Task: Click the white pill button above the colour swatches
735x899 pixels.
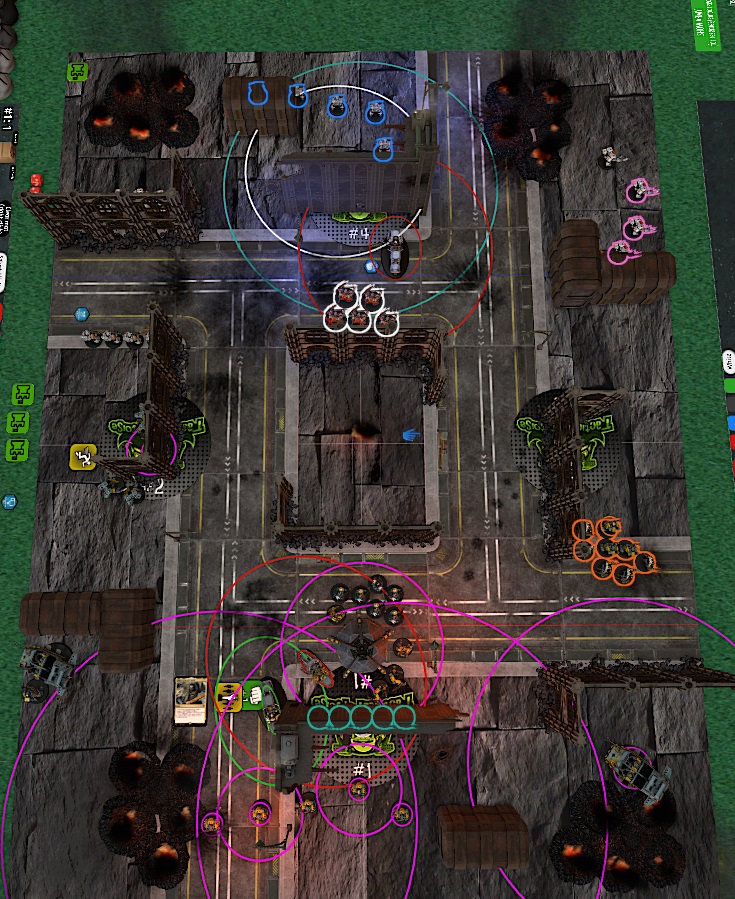Action: coord(730,360)
